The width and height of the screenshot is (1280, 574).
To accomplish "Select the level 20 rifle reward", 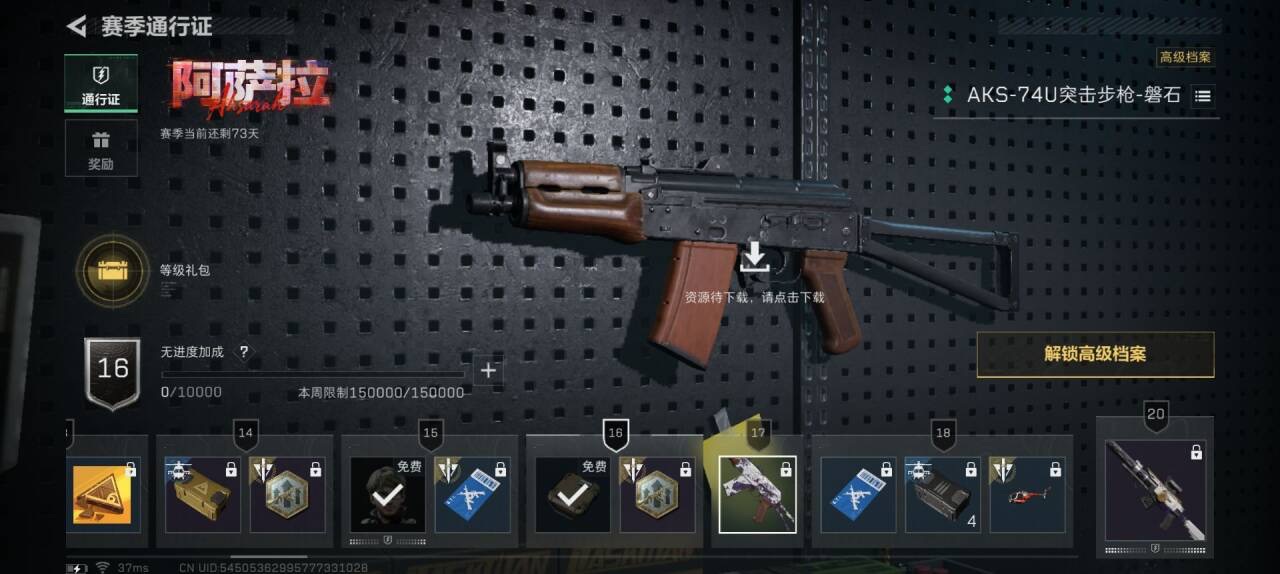I will coord(1155,491).
